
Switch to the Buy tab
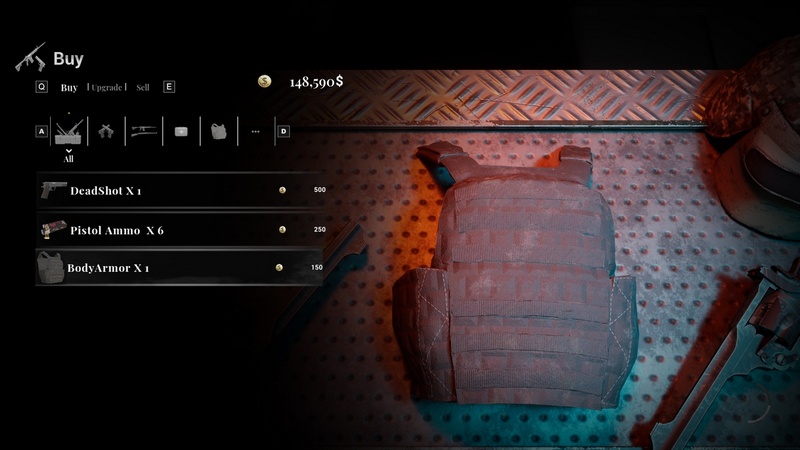(x=69, y=87)
